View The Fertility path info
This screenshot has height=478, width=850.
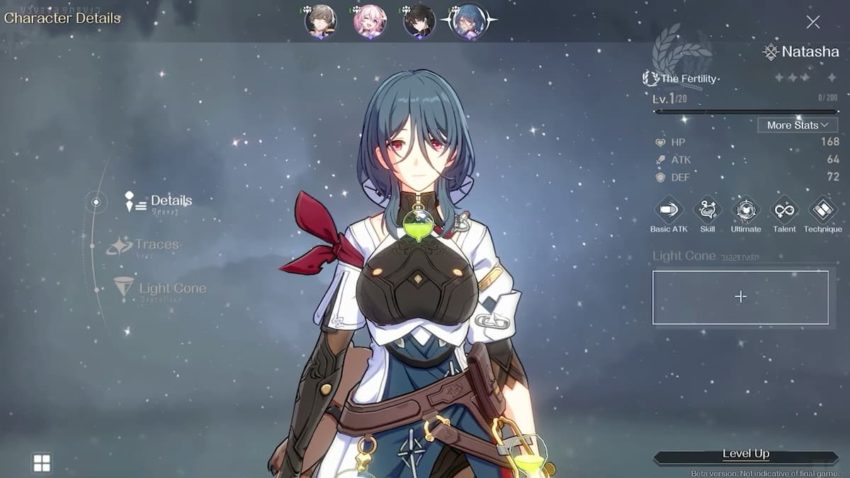tap(682, 78)
